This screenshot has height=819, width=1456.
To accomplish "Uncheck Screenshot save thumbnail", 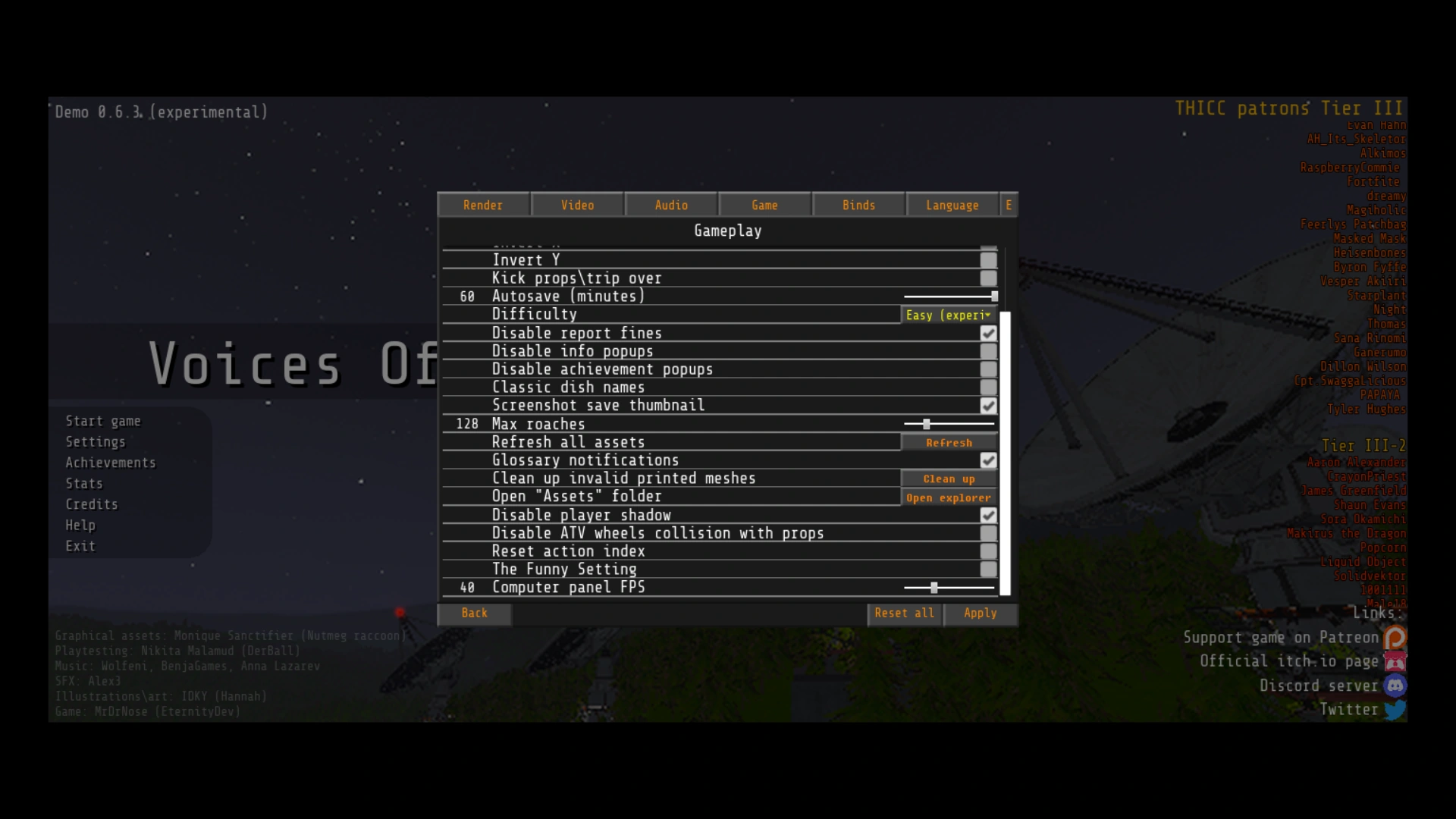I will (x=987, y=406).
